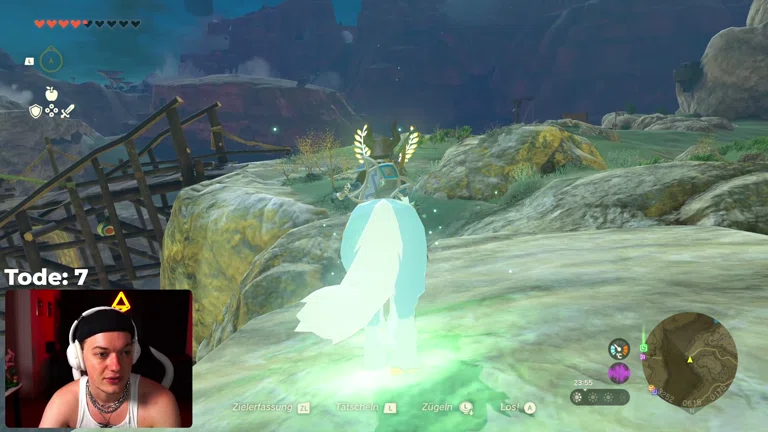Viewport: 768px width, 432px height.
Task: Choose the sword weapon quick-select icon
Action: [68, 111]
